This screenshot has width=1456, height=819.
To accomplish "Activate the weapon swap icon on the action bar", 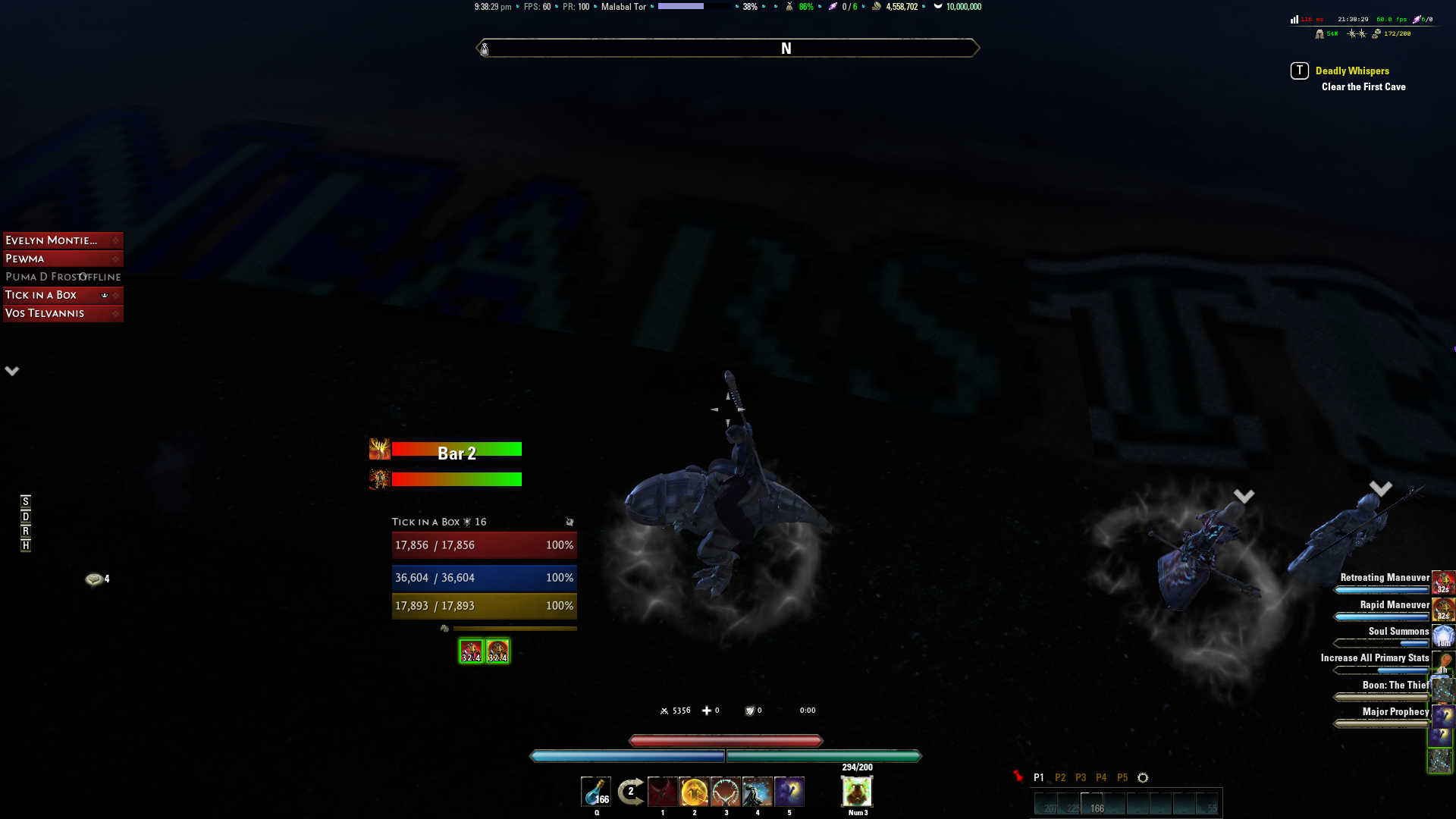I will click(629, 792).
